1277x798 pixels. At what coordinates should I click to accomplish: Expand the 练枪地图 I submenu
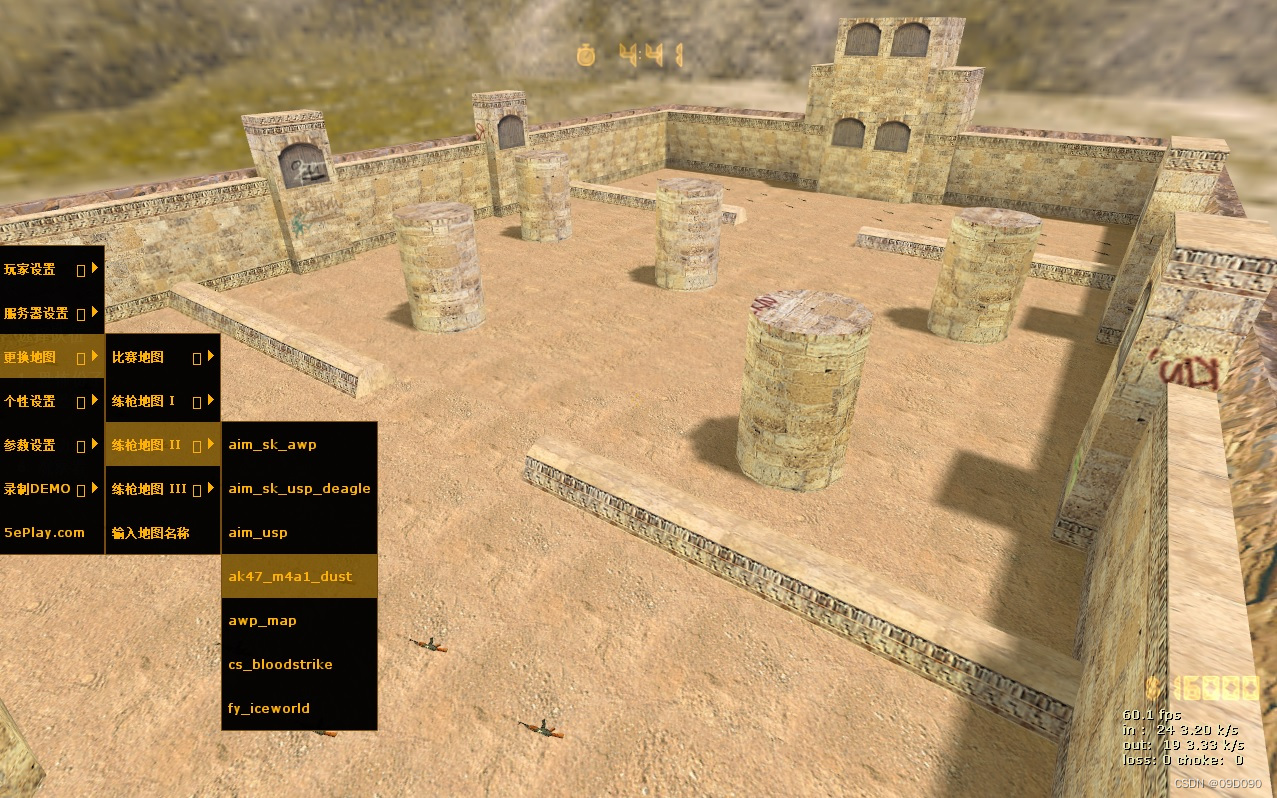click(x=162, y=401)
